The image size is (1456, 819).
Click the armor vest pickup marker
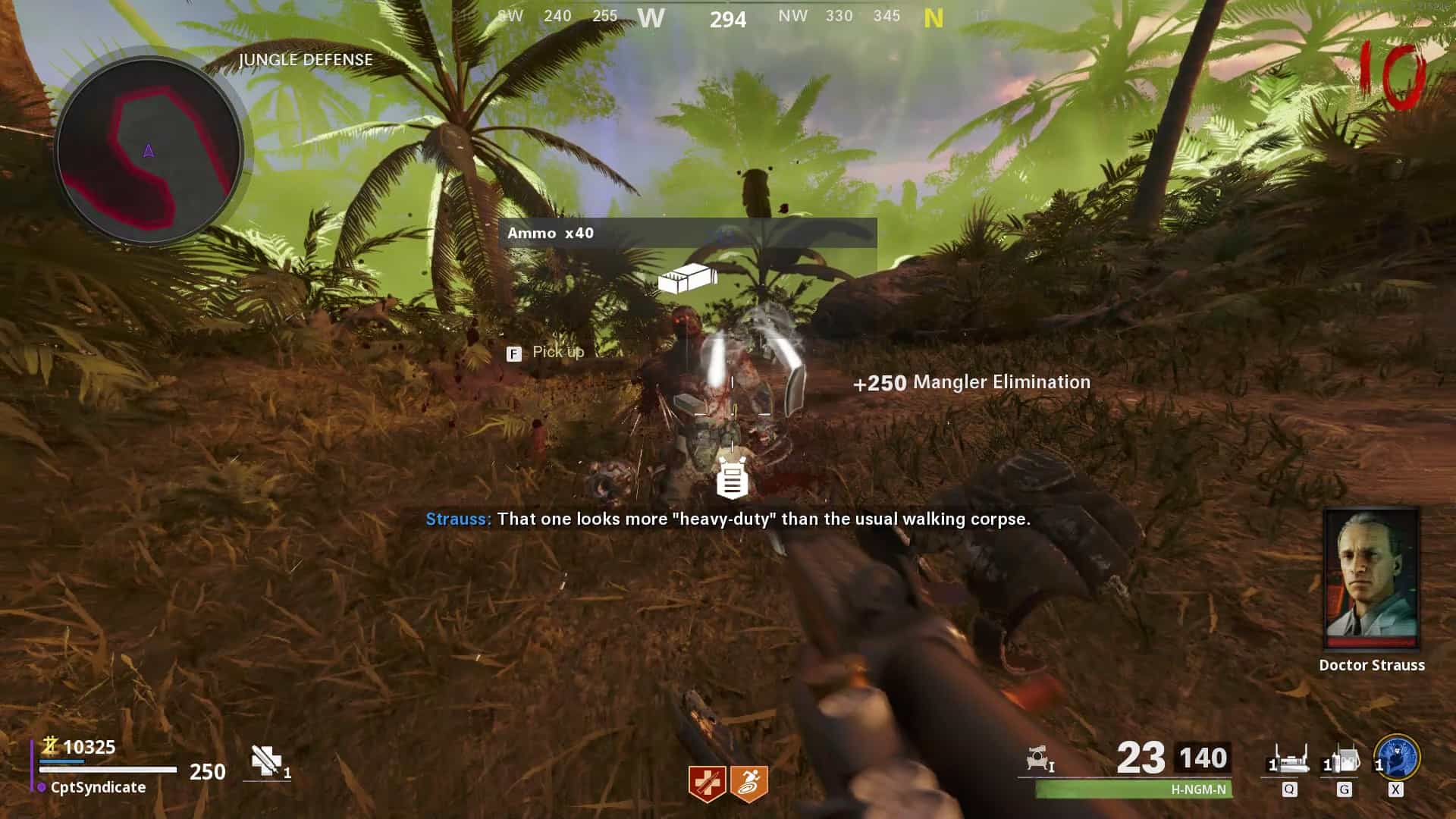pyautogui.click(x=732, y=479)
